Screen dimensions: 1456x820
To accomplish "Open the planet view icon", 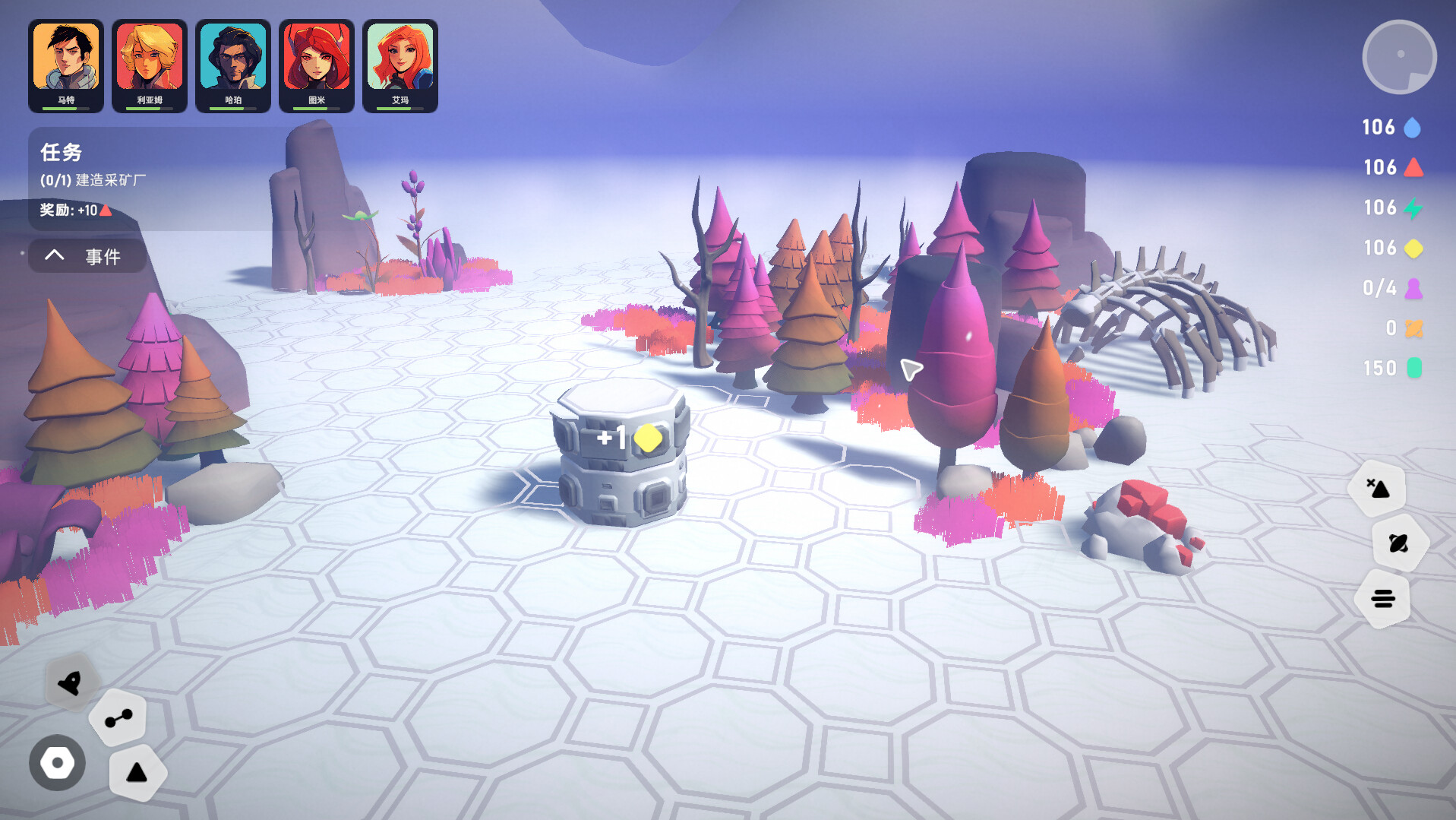I will [x=1401, y=543].
